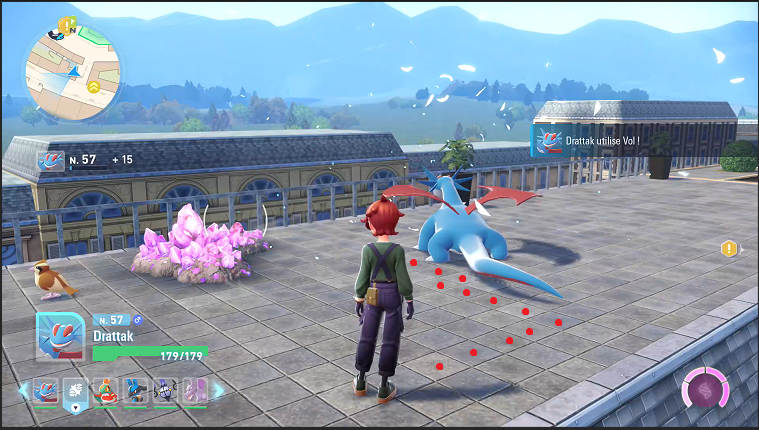The height and width of the screenshot is (430, 759).
Task: Select Lucario from the party bar
Action: 136,391
